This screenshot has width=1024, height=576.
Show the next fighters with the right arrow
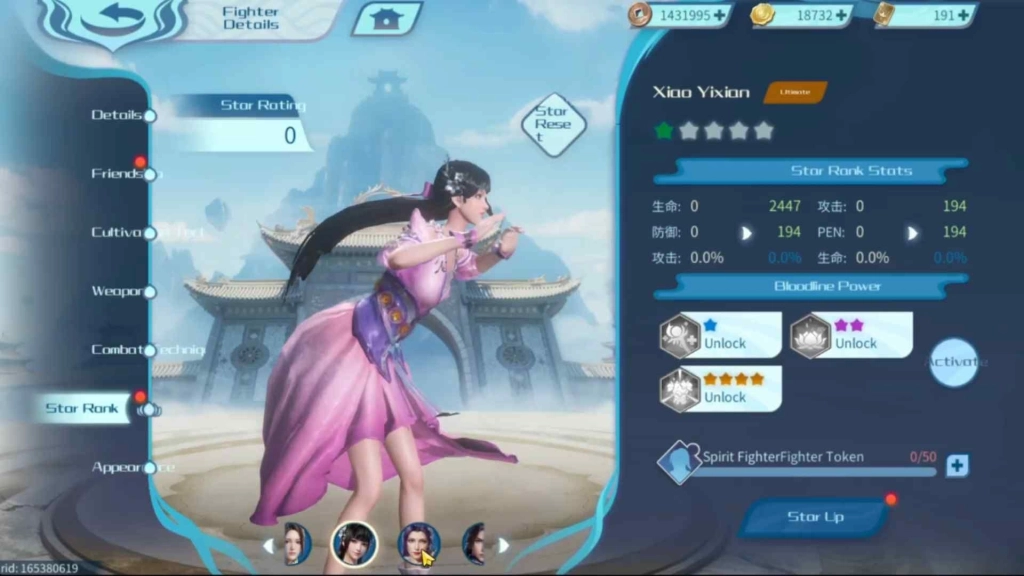(504, 545)
